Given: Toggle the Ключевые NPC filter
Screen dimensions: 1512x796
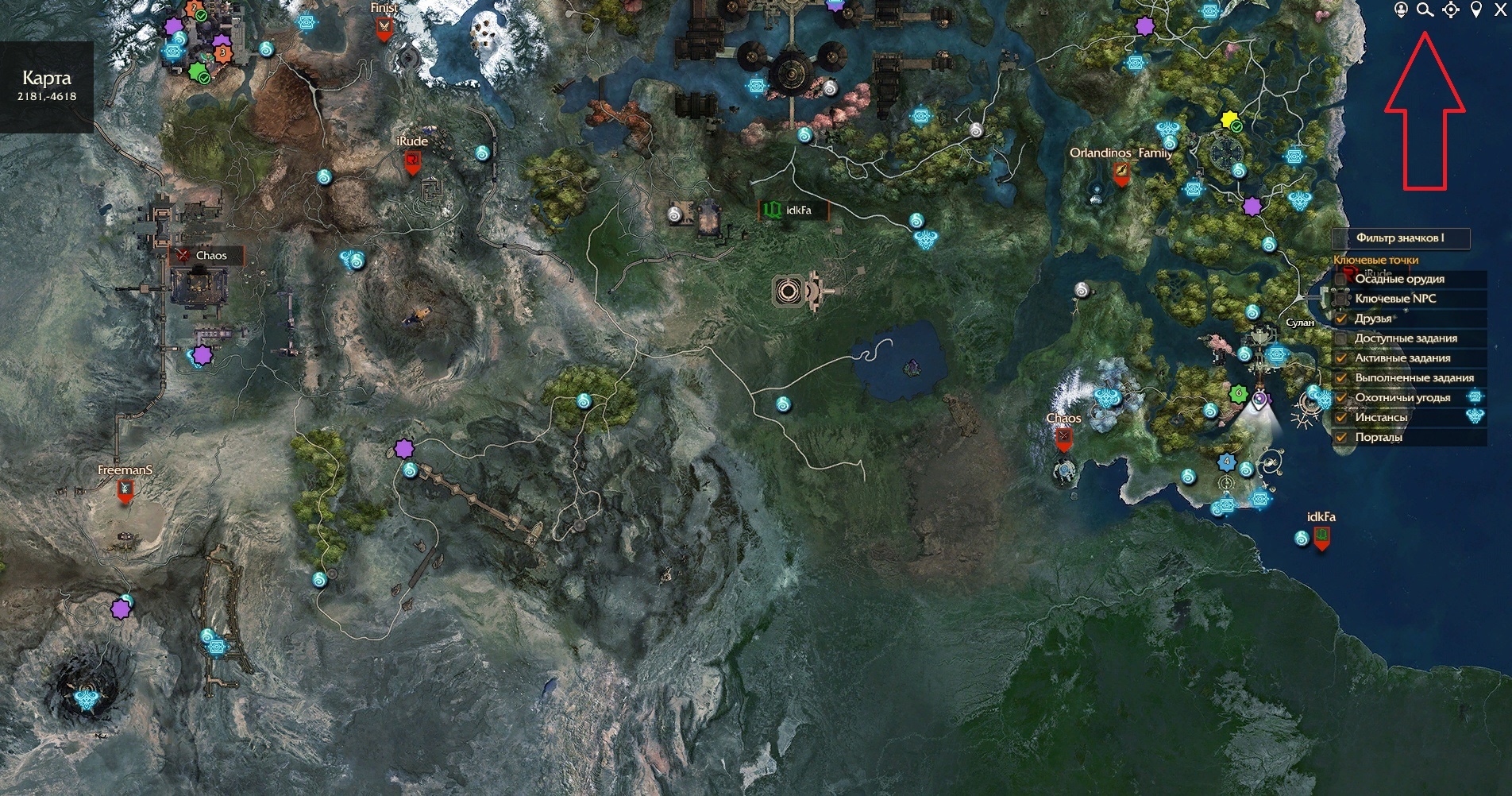Looking at the screenshot, I should (1341, 299).
